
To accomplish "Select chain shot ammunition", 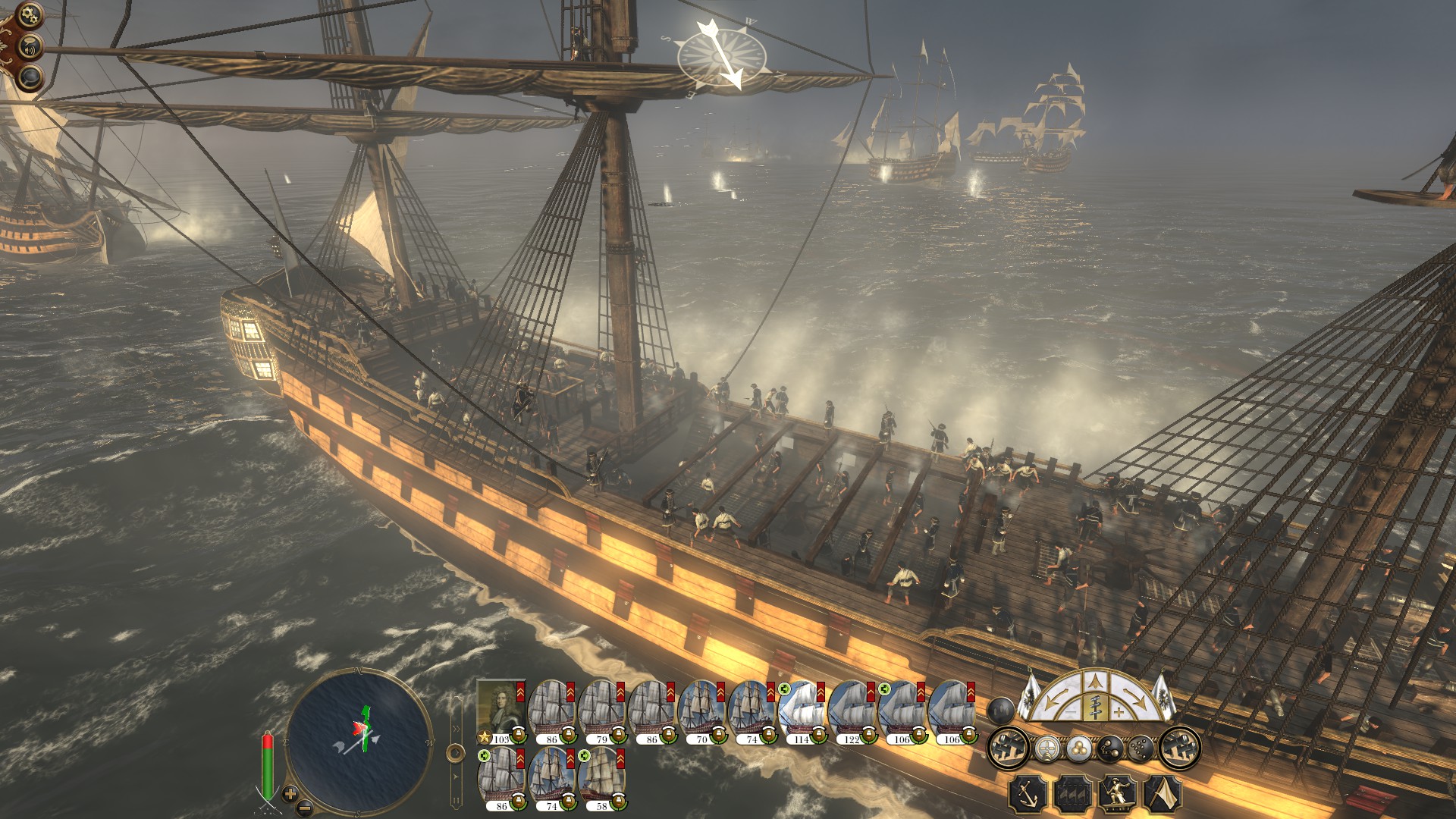I will (x=1109, y=748).
